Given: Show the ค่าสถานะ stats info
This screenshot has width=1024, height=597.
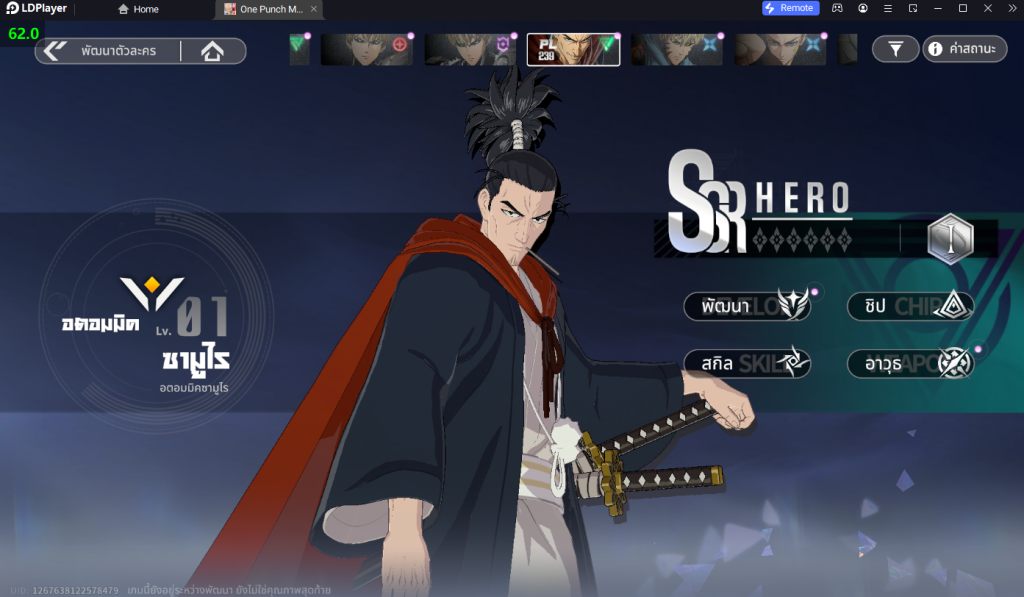Looking at the screenshot, I should point(964,48).
